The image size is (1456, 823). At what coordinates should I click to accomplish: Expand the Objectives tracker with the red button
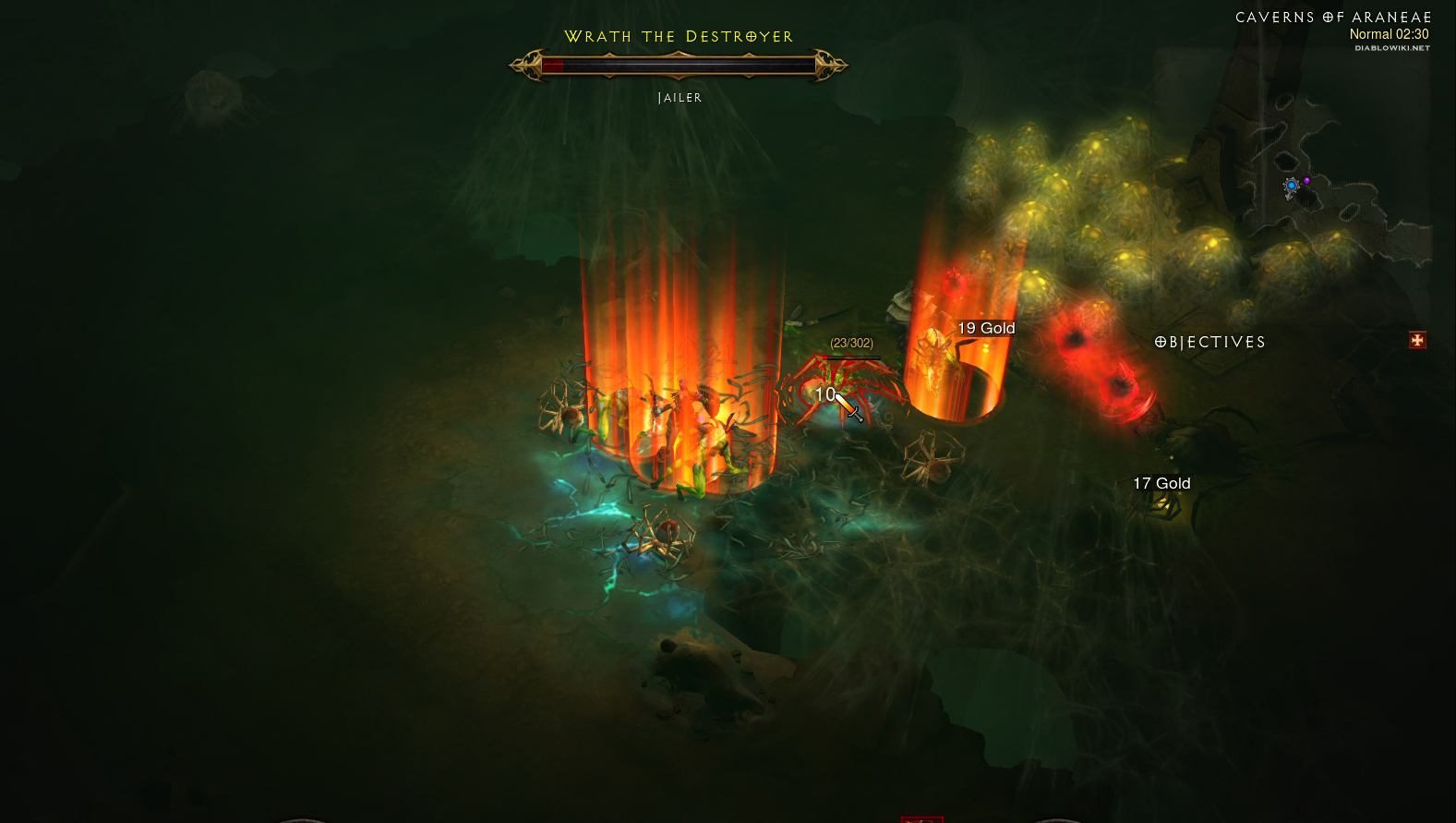coord(1417,341)
